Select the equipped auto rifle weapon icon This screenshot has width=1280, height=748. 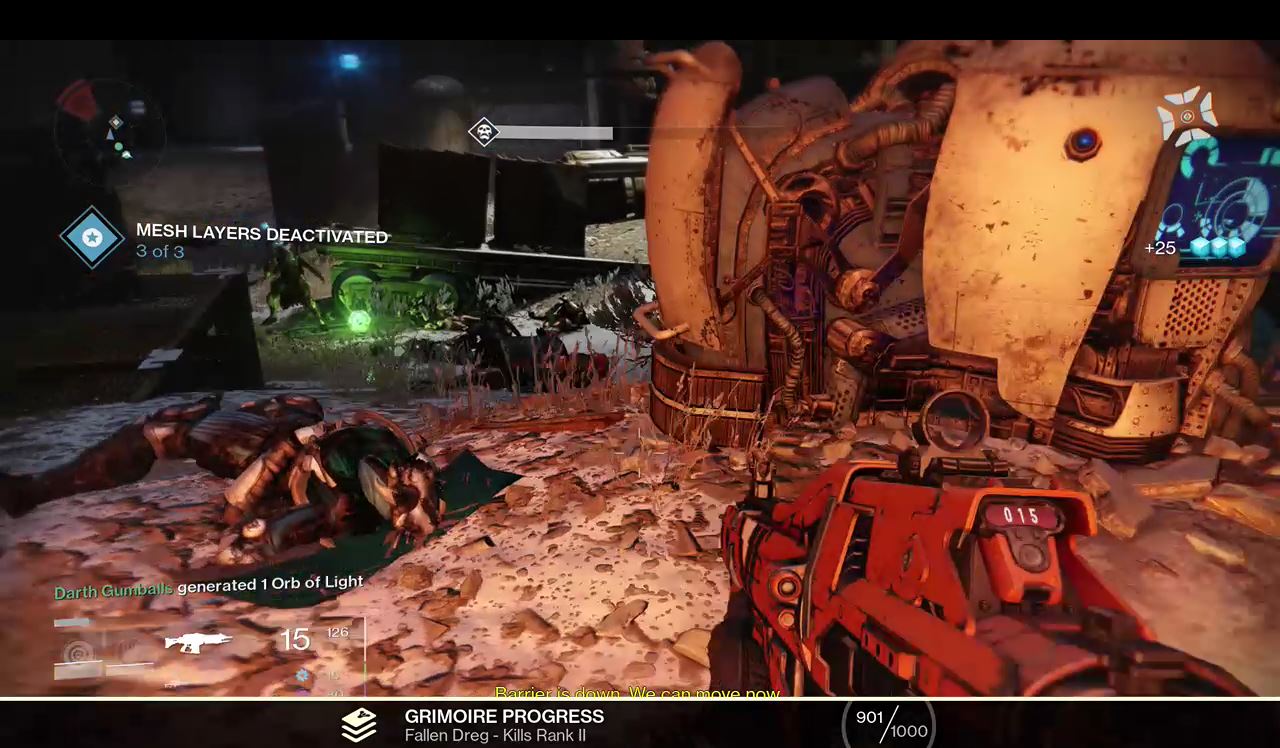(x=198, y=642)
